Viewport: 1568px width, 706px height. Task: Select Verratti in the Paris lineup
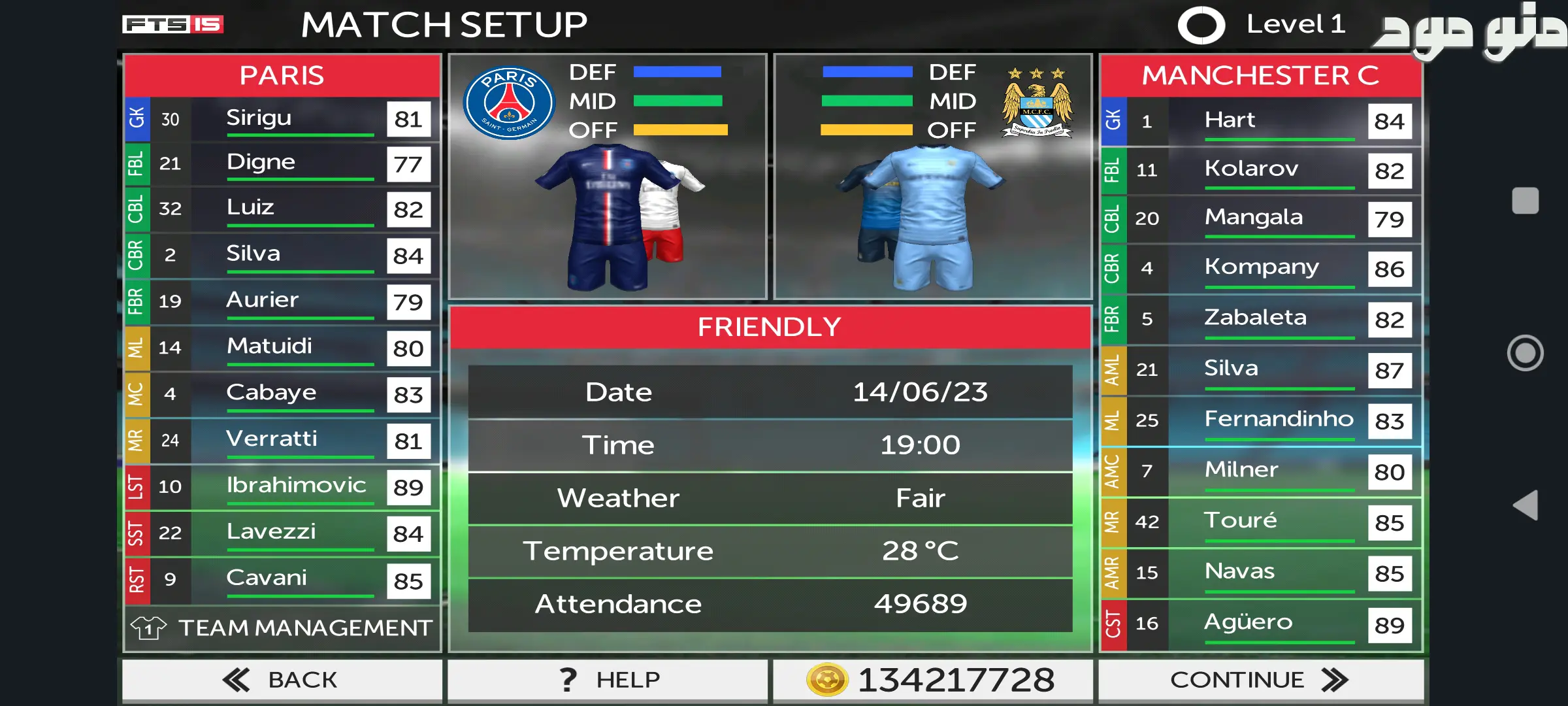coord(282,441)
